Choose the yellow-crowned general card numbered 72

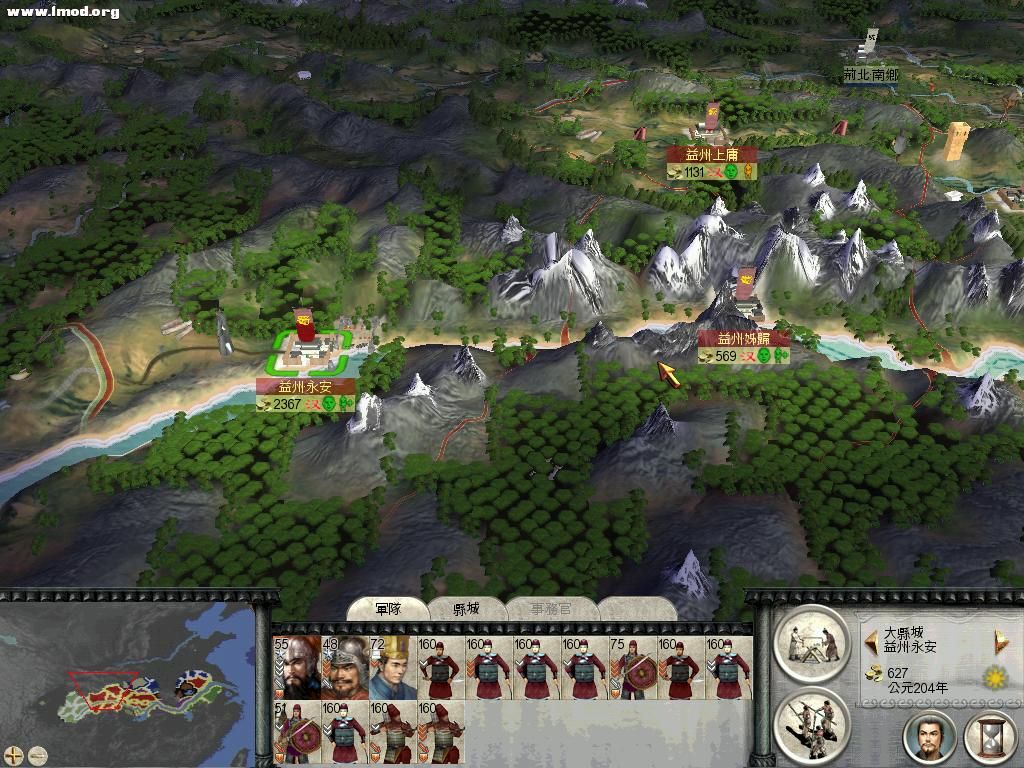[392, 667]
